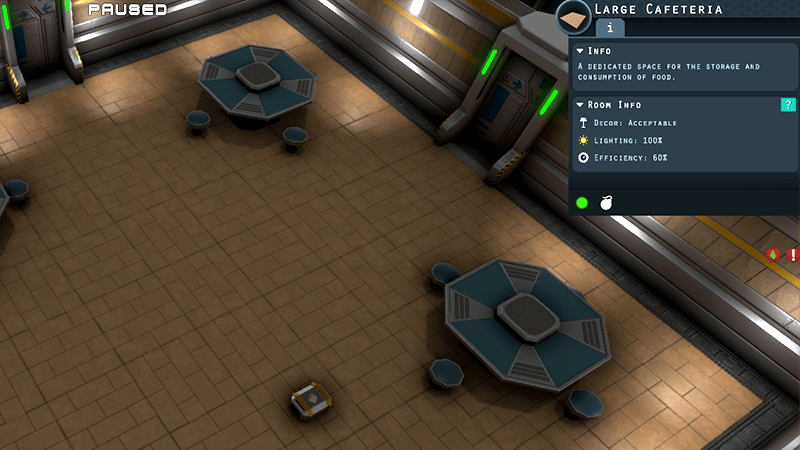Collapse the Room Info section
Screen dimensions: 800x450
[581, 105]
